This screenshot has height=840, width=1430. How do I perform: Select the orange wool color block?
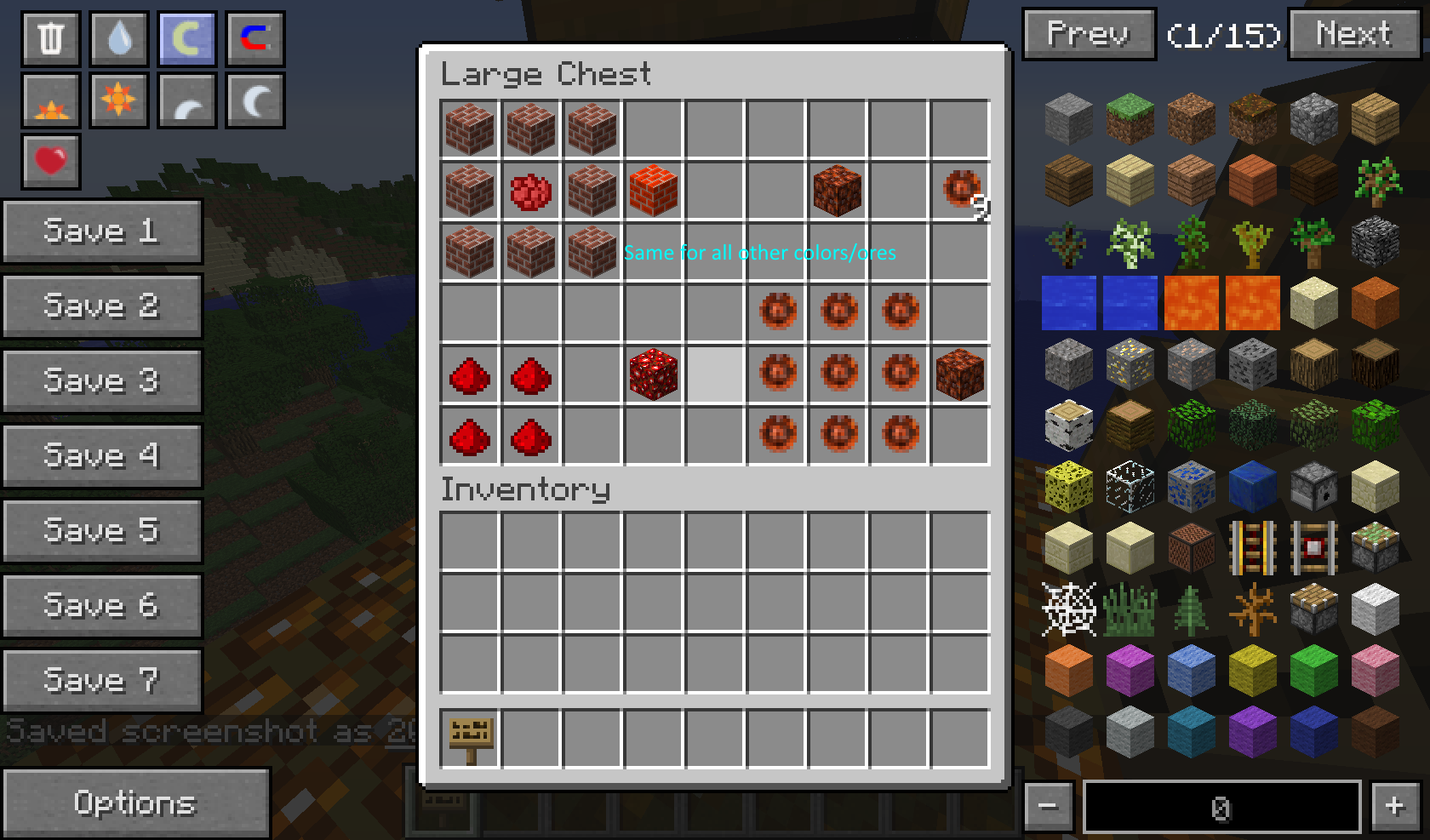[x=1068, y=671]
